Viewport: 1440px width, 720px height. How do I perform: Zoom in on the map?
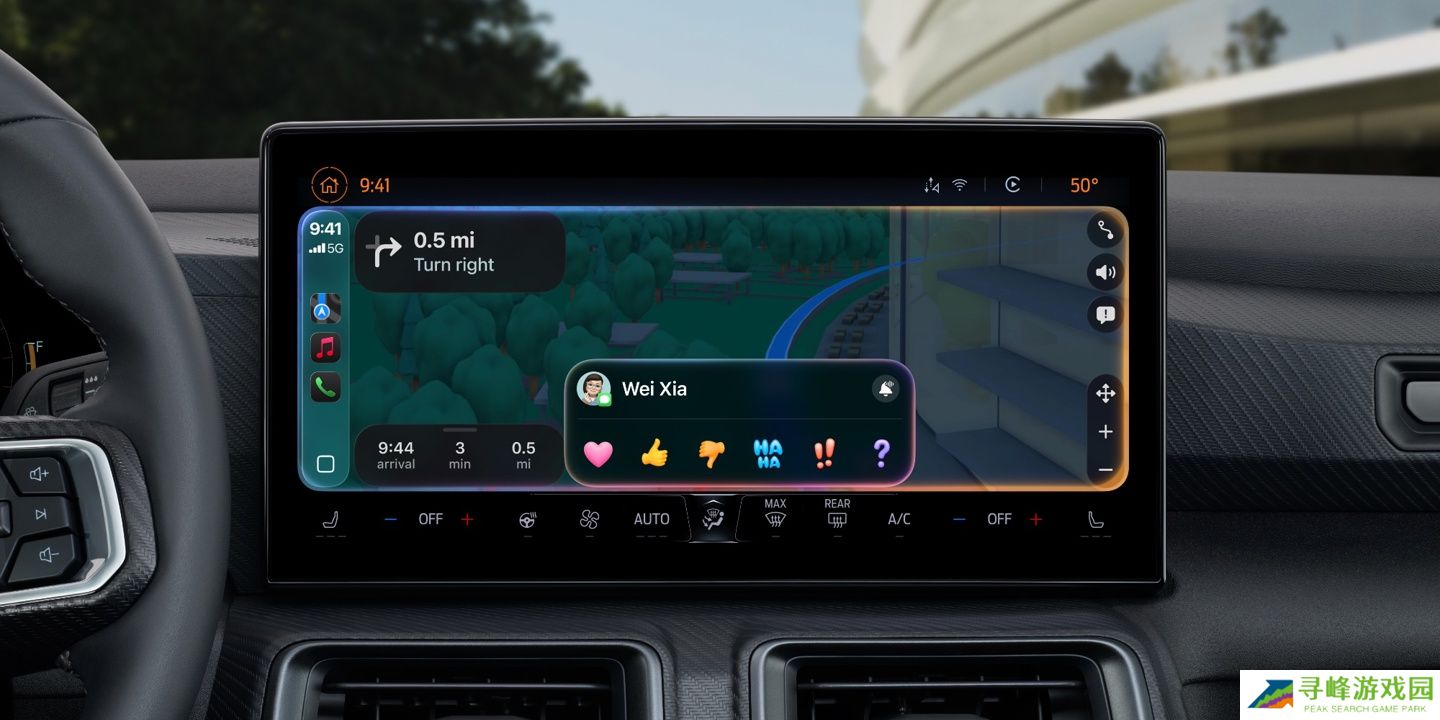tap(1105, 432)
